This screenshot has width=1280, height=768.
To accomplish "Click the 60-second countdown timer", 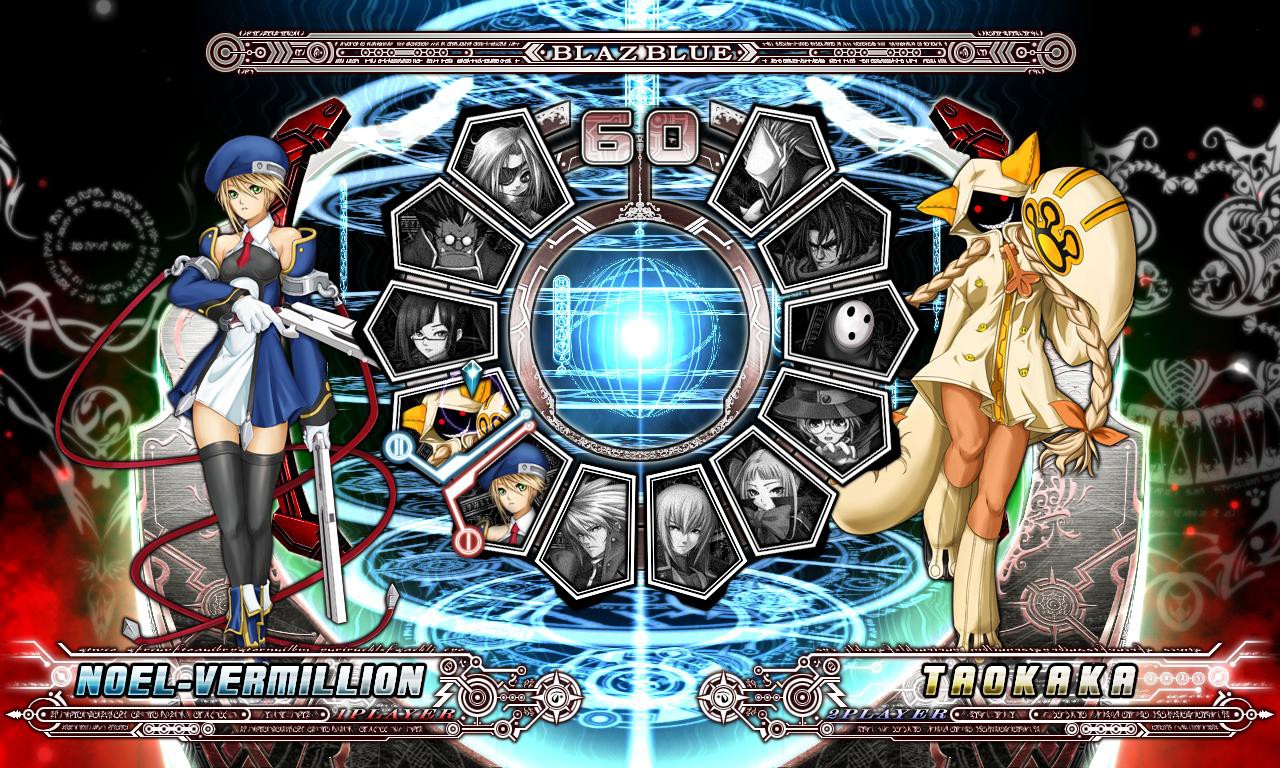I will (x=640, y=140).
